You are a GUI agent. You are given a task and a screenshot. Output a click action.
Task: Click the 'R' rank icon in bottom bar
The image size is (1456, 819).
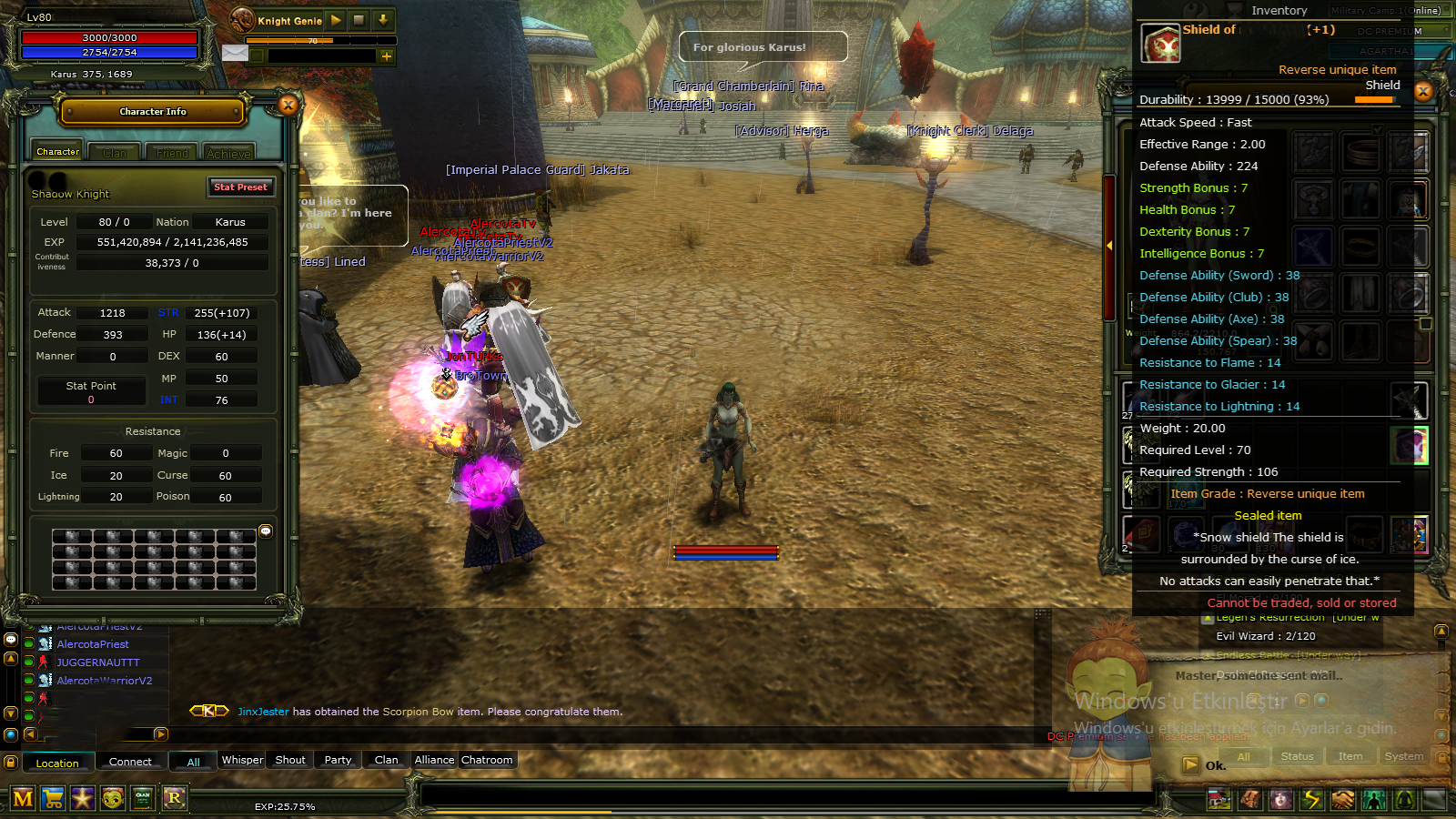click(176, 797)
